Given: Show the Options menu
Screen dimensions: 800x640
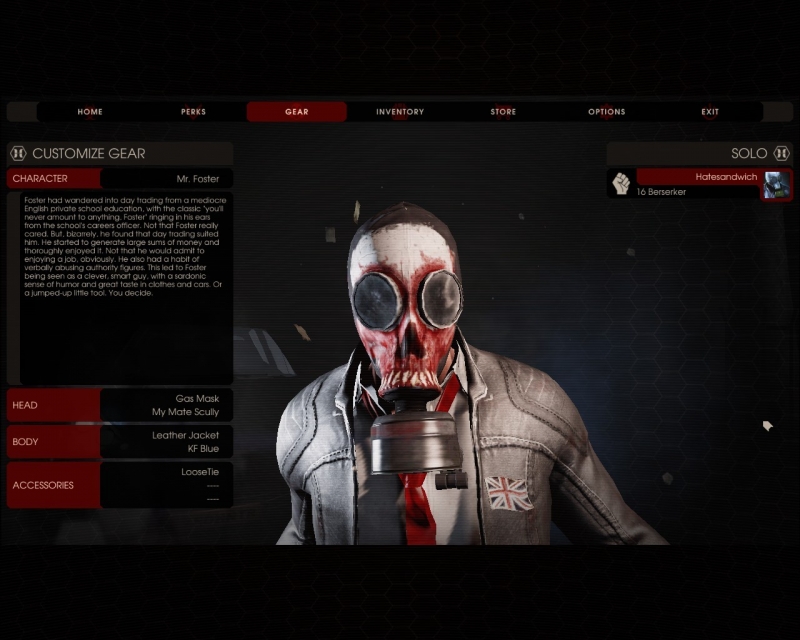Looking at the screenshot, I should pyautogui.click(x=606, y=112).
